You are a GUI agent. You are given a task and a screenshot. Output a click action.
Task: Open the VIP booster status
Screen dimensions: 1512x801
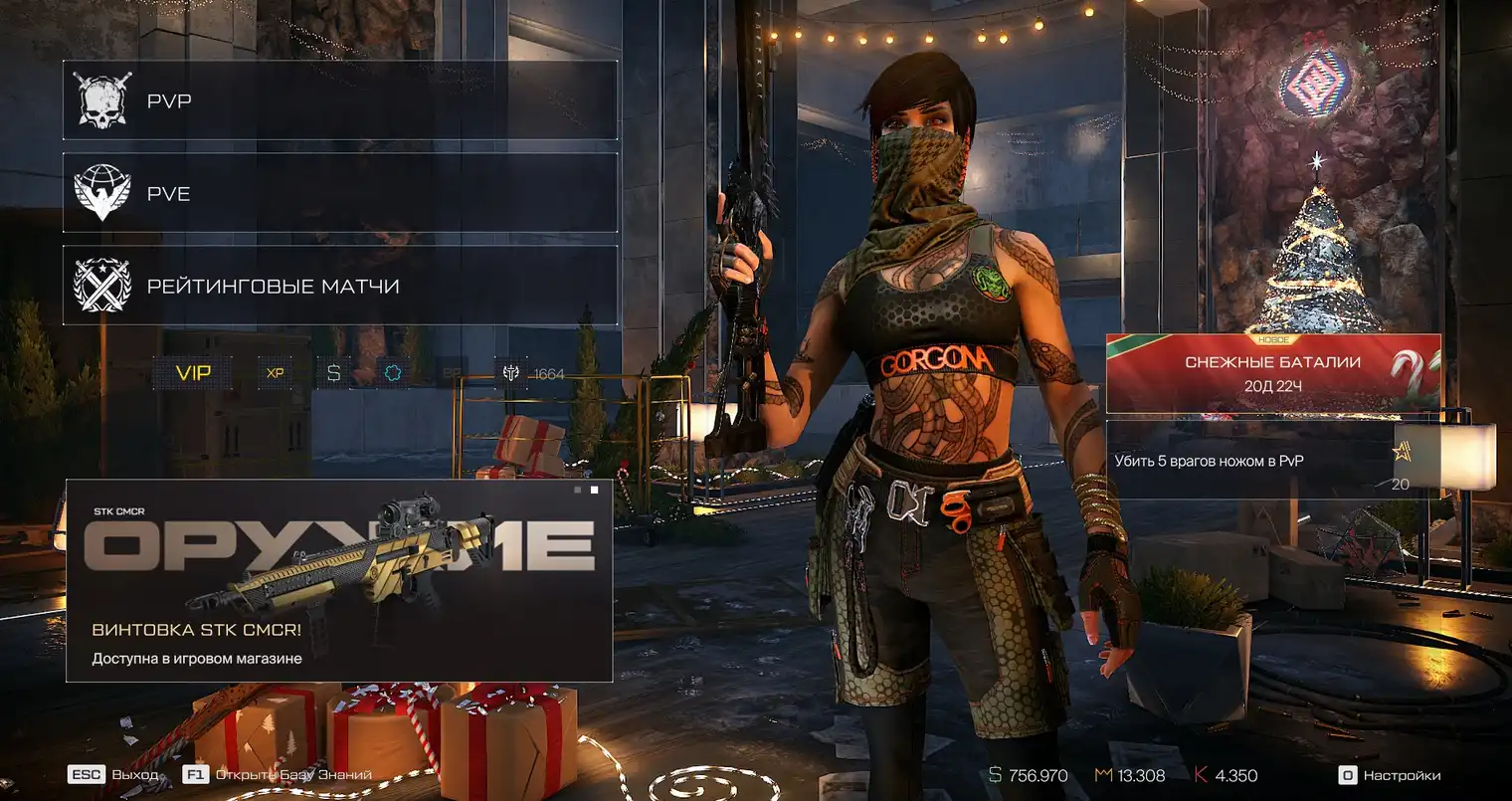pyautogui.click(x=193, y=373)
